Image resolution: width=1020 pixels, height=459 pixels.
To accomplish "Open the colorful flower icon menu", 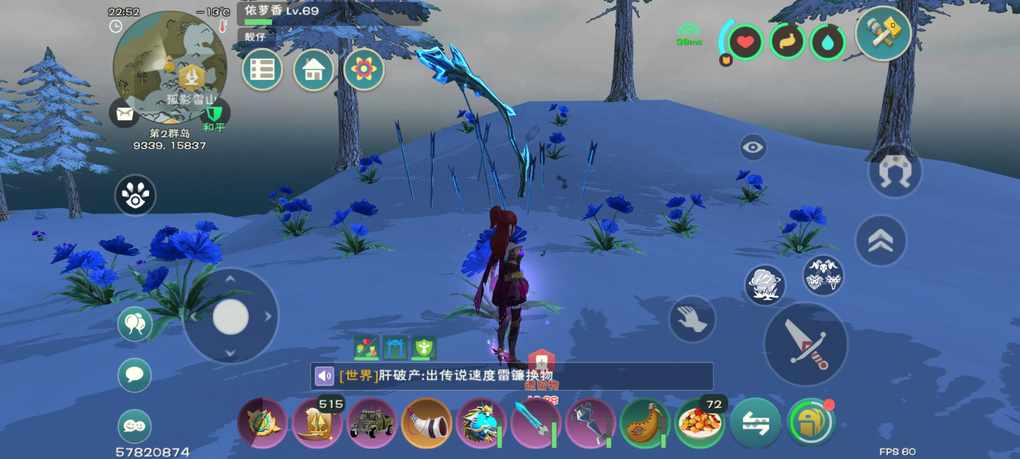I will pos(364,70).
